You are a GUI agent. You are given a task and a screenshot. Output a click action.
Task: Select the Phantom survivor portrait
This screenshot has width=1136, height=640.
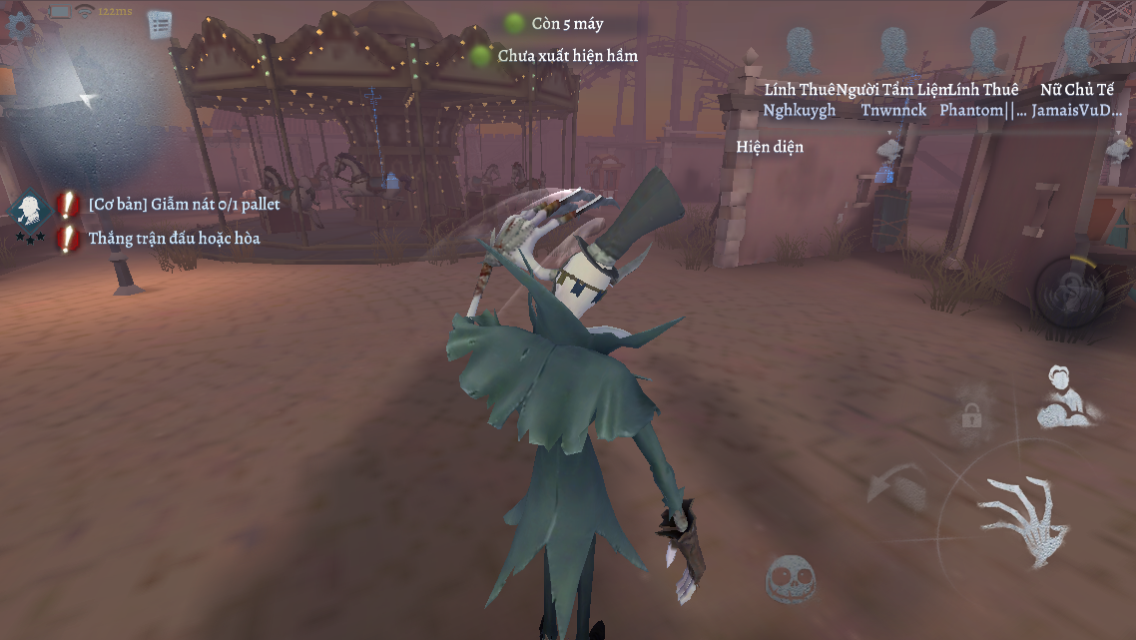[x=984, y=49]
